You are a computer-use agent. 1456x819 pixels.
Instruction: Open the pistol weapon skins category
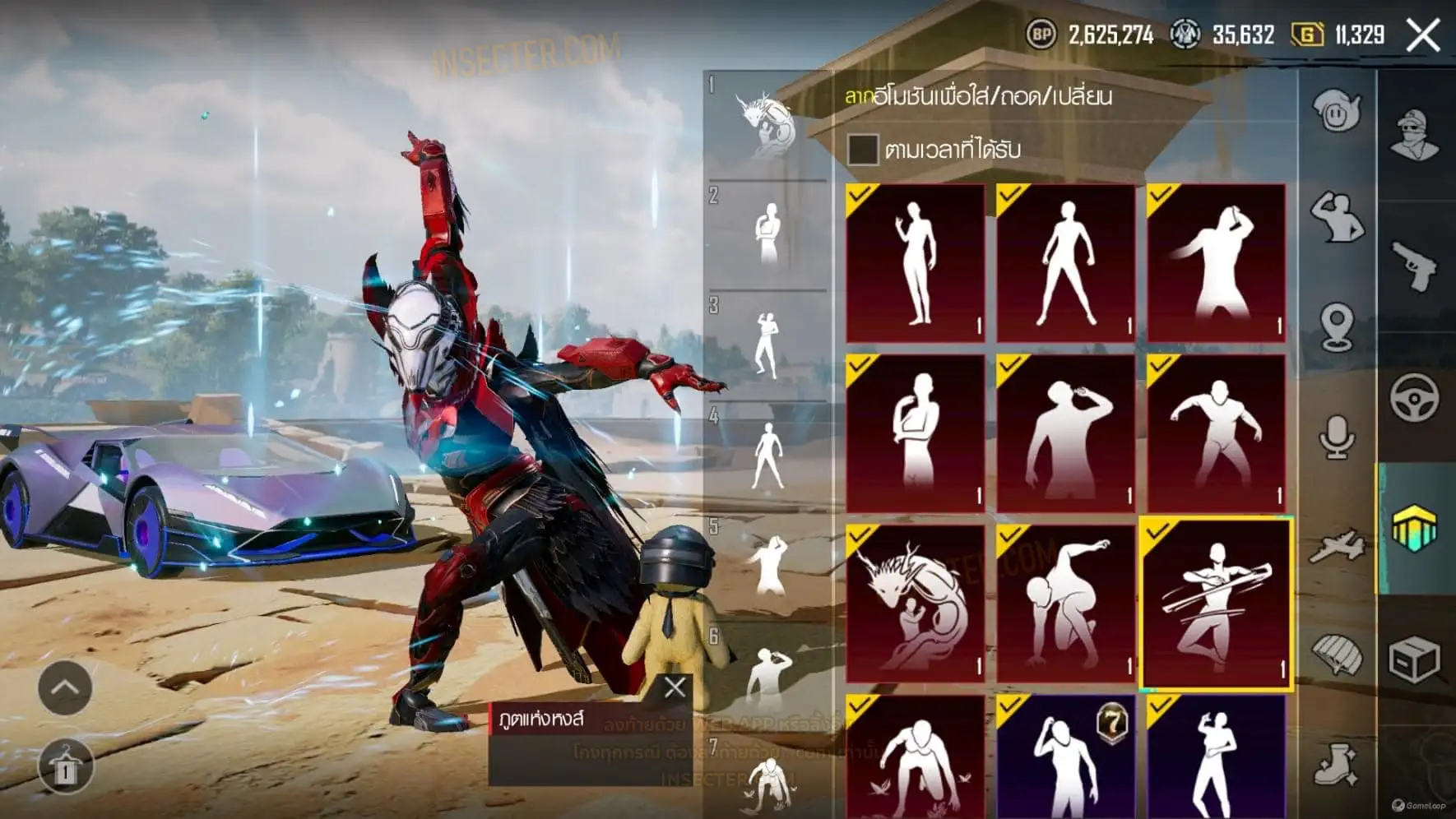(1415, 265)
